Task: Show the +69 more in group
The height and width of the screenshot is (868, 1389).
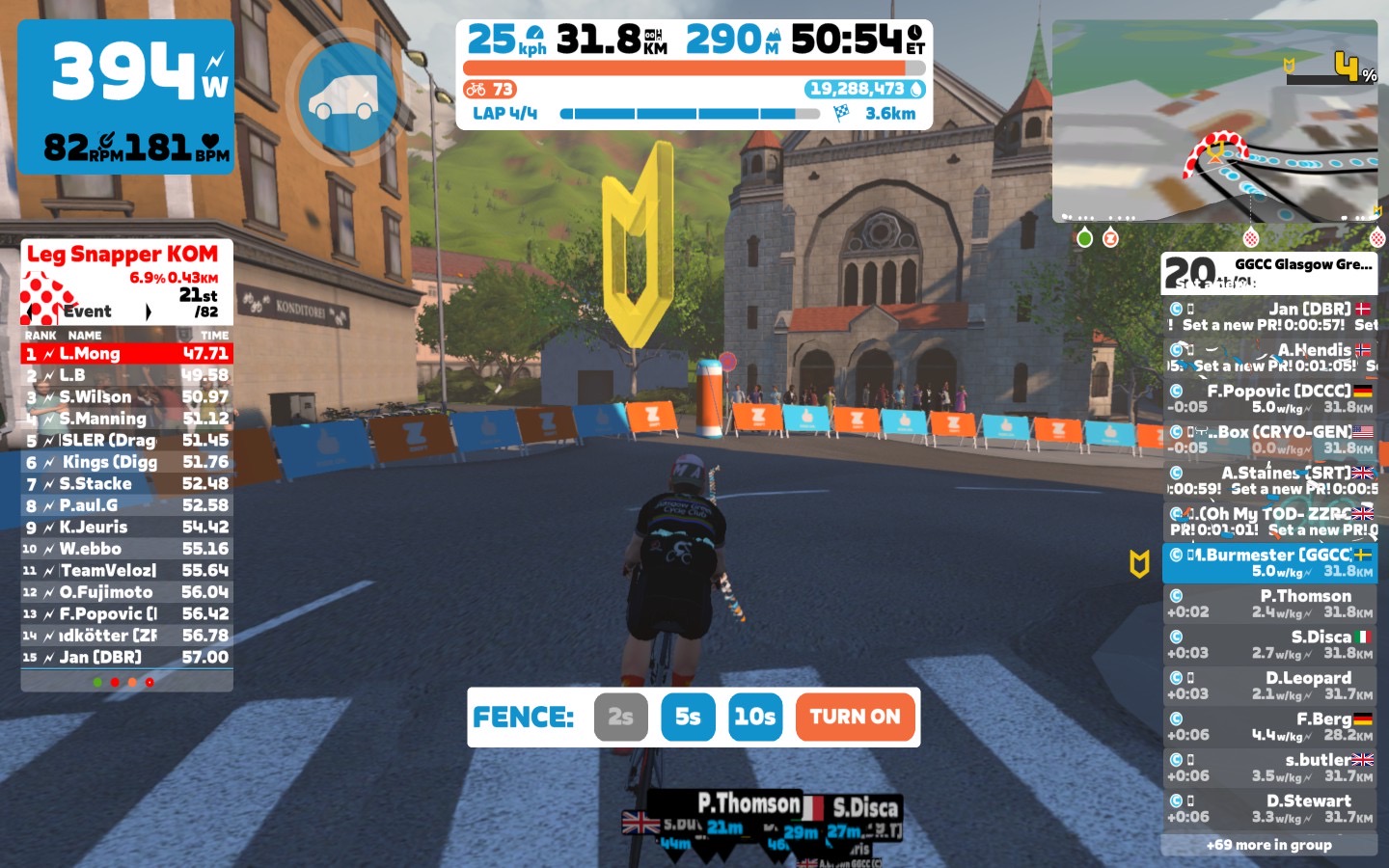Action: (x=1268, y=845)
